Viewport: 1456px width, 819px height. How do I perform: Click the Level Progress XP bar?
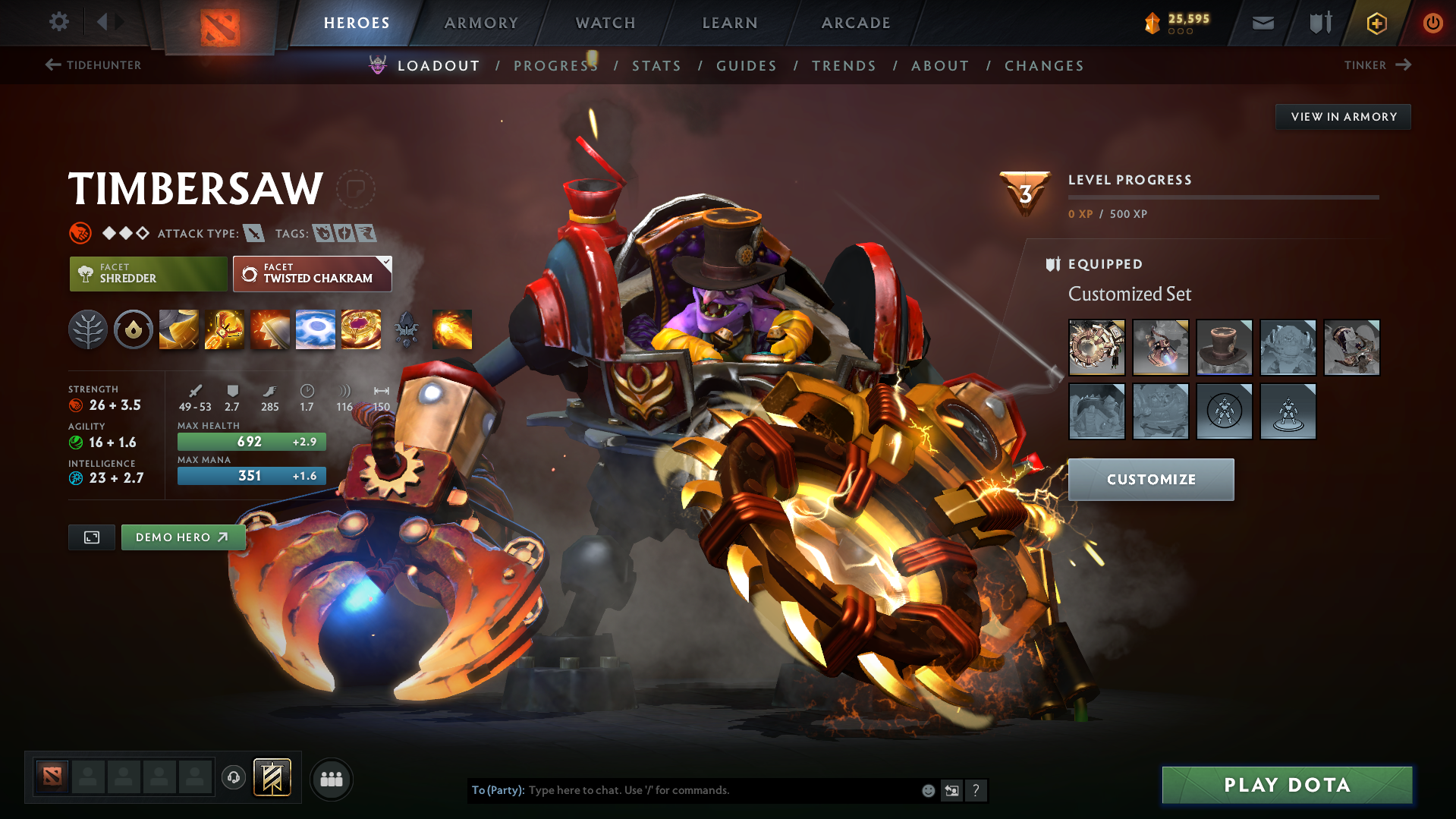[1222, 199]
